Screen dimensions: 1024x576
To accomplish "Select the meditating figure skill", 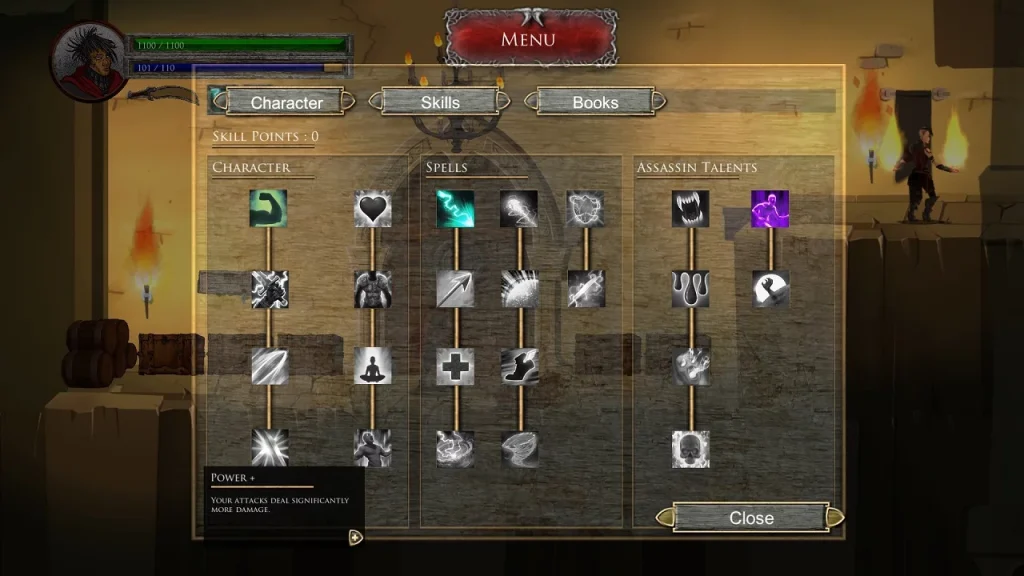I will (x=372, y=366).
